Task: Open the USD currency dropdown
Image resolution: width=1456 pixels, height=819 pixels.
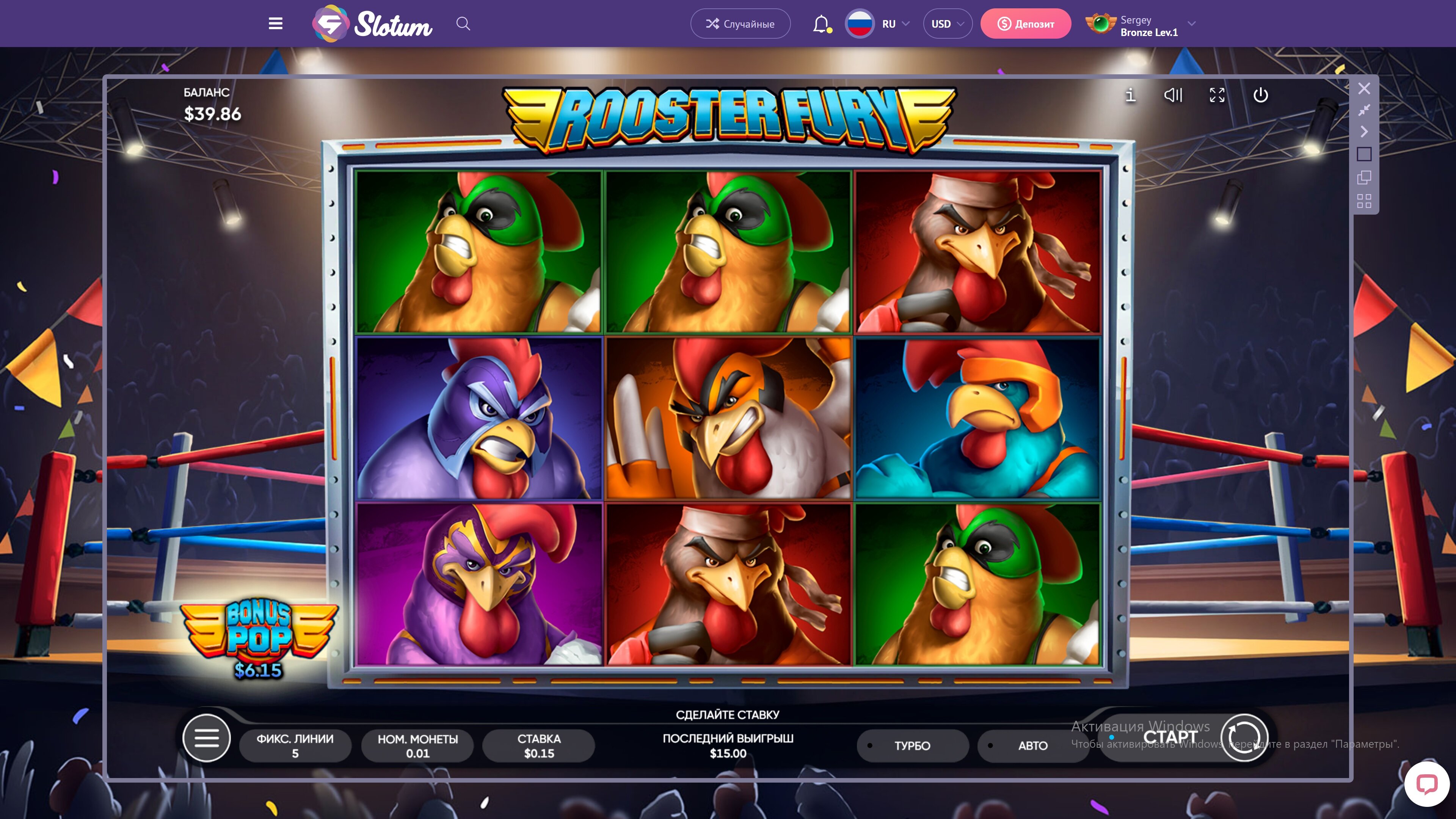Action: tap(947, 24)
